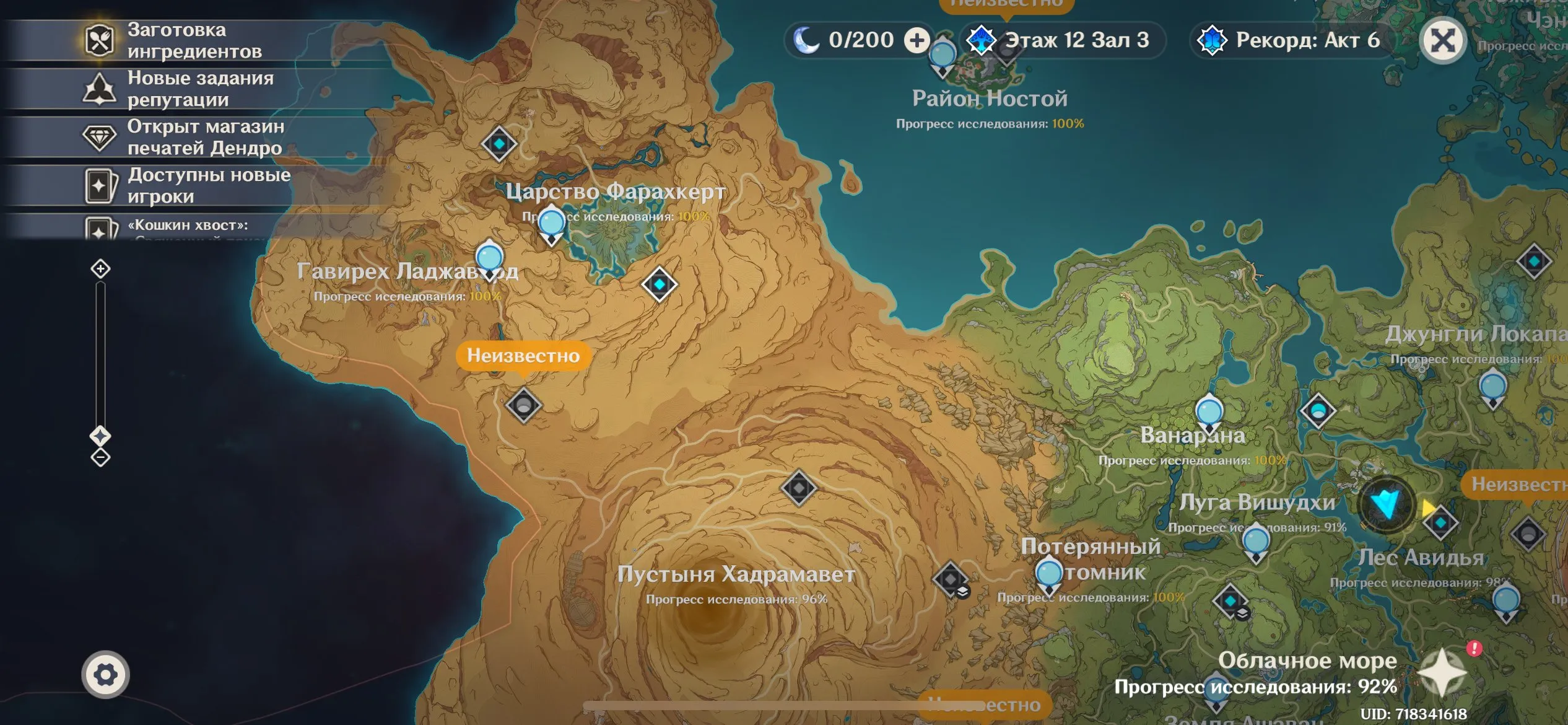Viewport: 1568px width, 725px height.
Task: Open the map settings gear
Action: pyautogui.click(x=105, y=674)
